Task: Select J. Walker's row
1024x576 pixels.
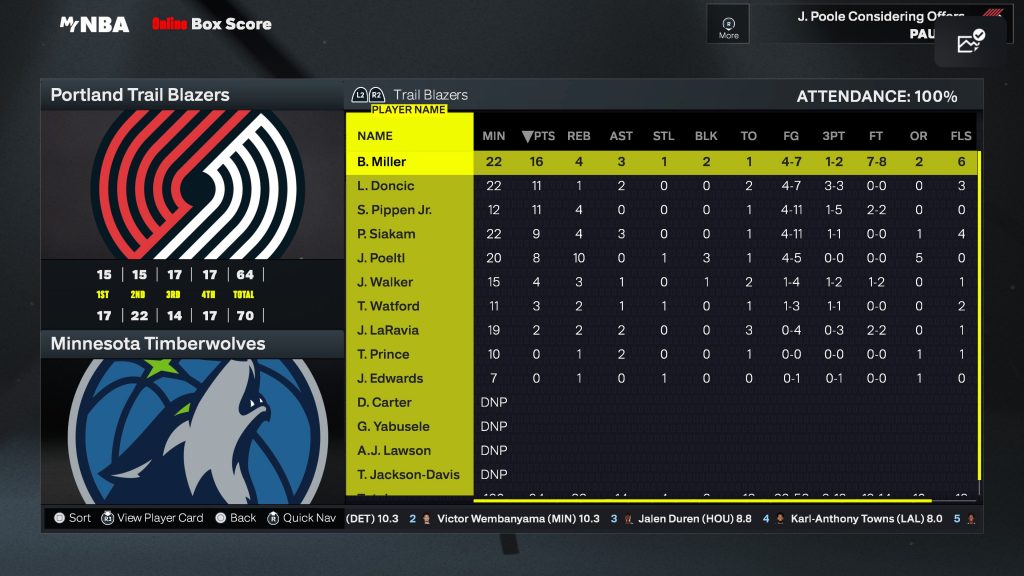Action: 385,282
